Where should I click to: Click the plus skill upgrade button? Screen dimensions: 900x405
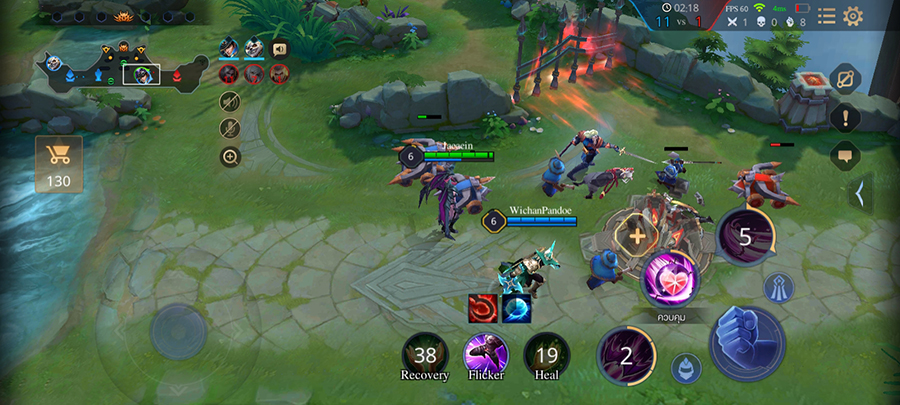coord(636,238)
